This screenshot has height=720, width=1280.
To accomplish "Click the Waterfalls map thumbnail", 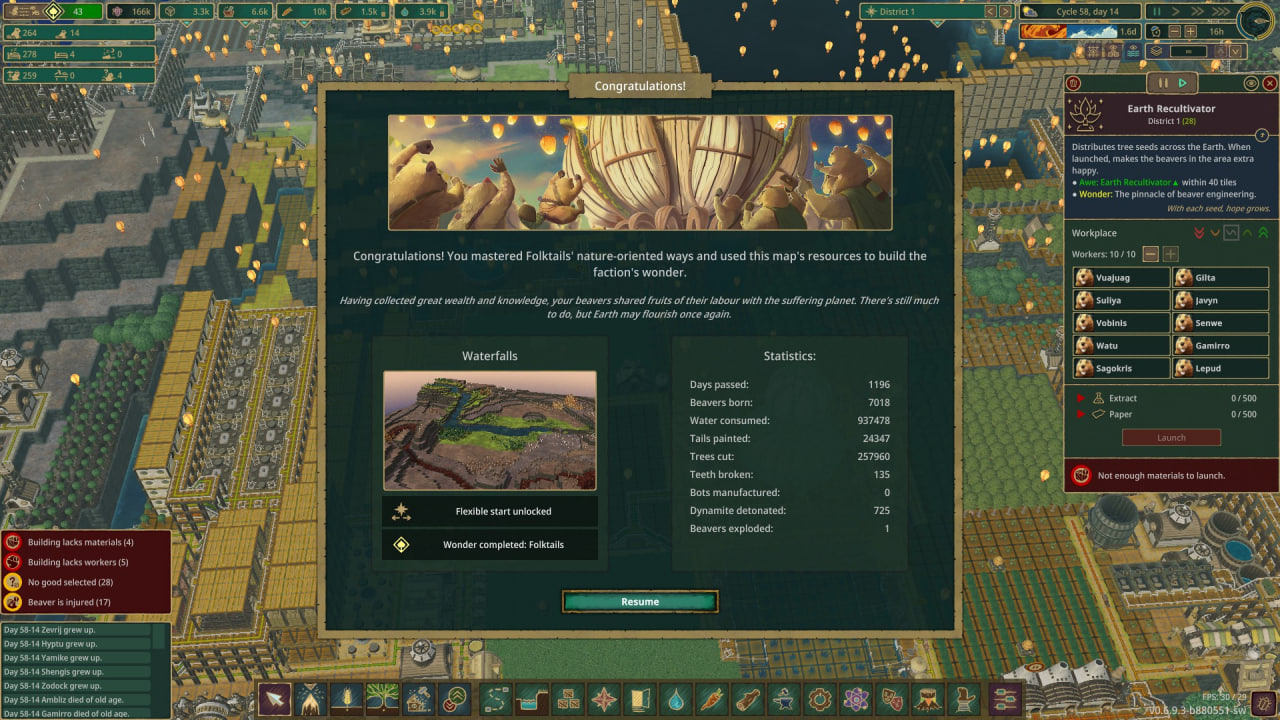I will [x=489, y=430].
